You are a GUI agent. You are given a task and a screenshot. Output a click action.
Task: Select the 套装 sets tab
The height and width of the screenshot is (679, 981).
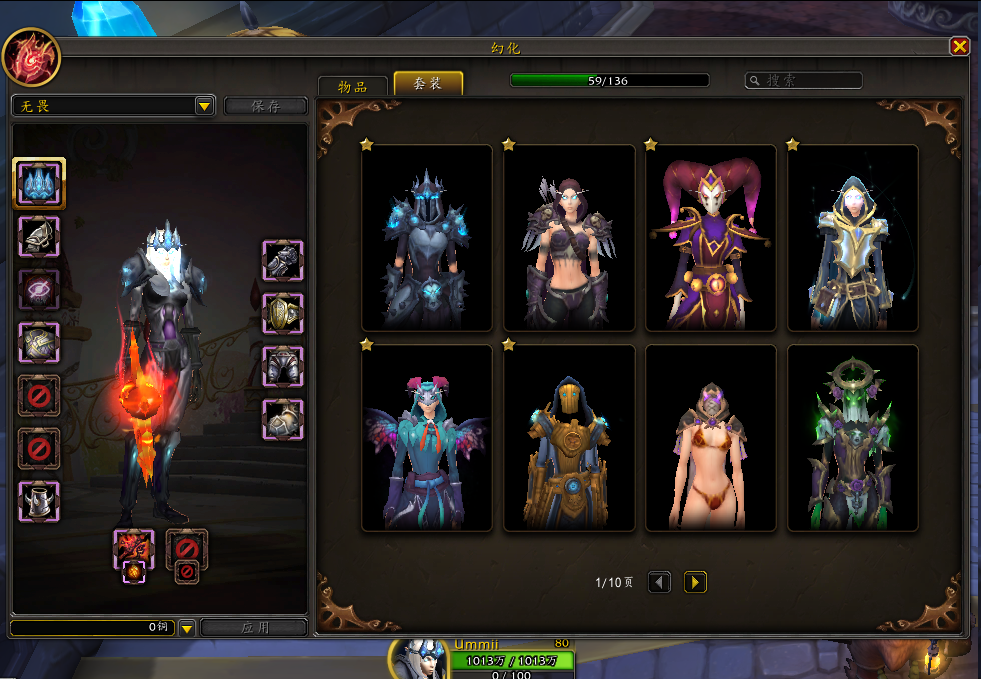[x=428, y=84]
